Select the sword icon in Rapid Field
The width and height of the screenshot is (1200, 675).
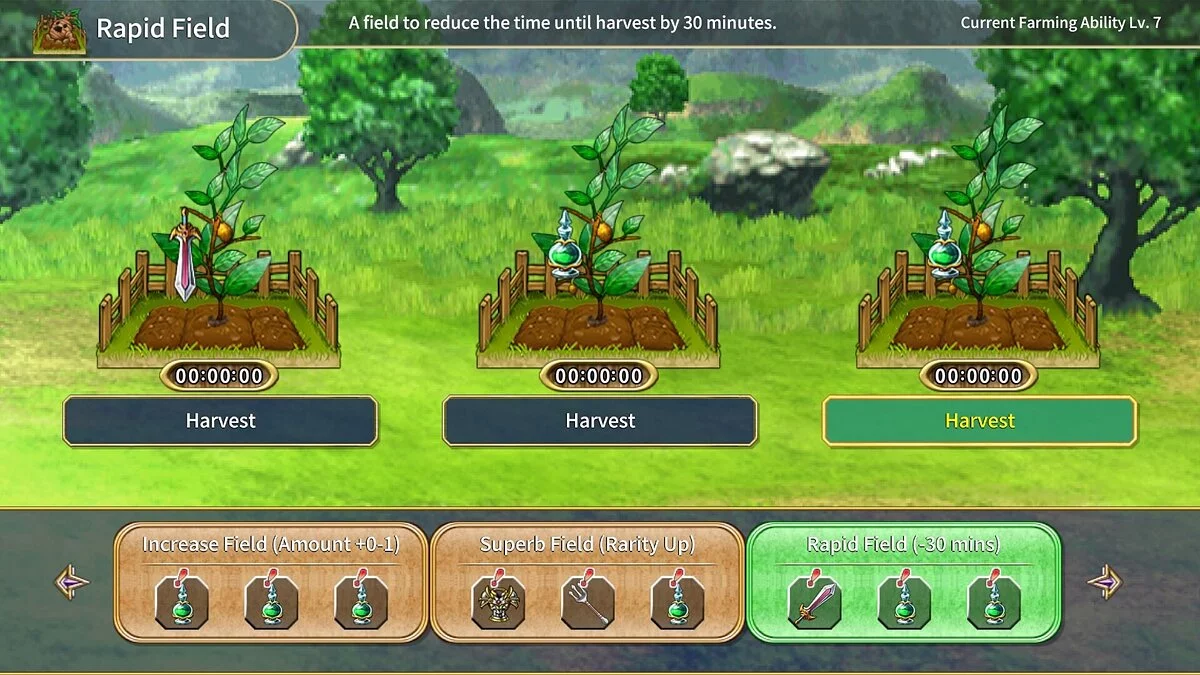814,602
